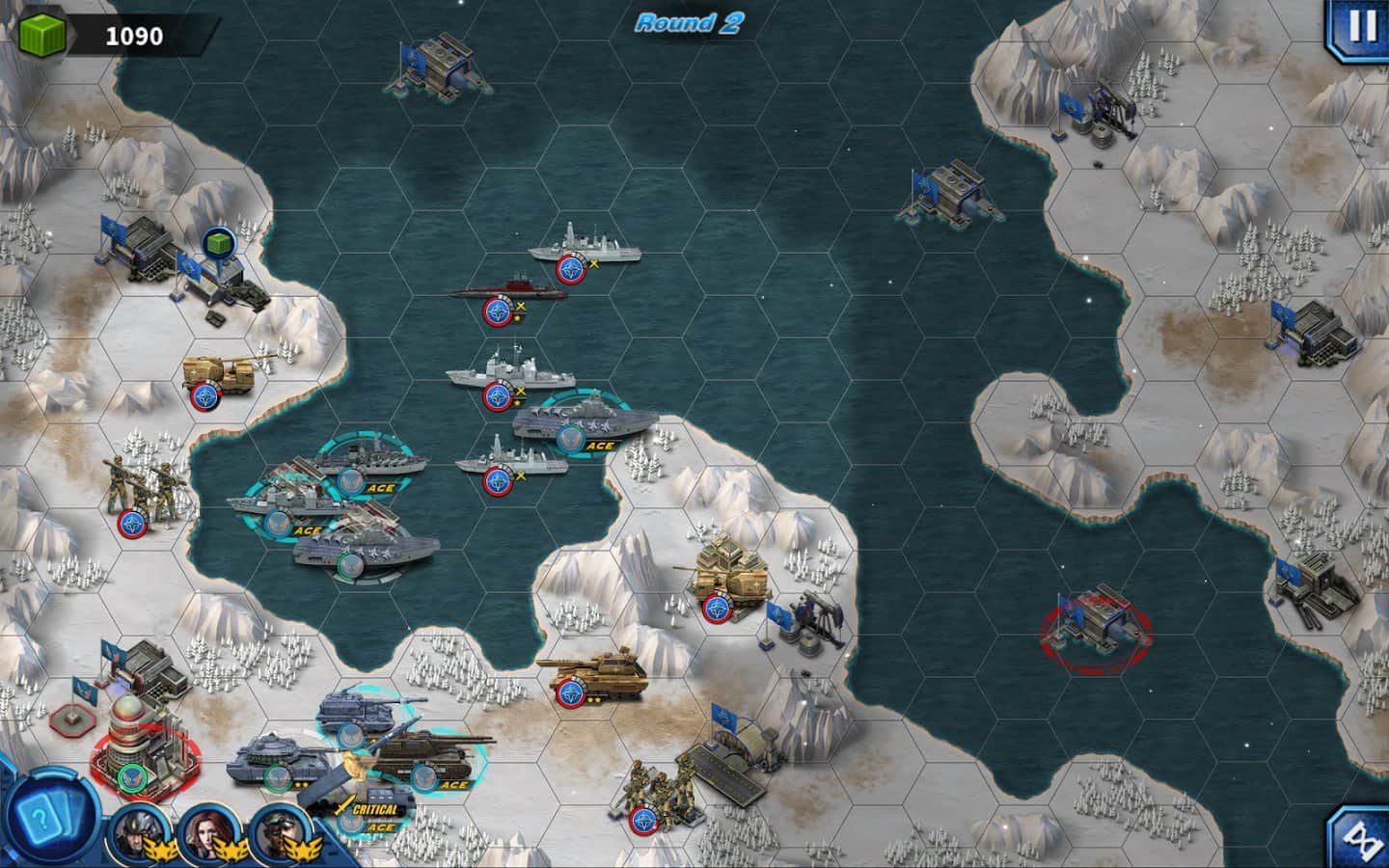Target the red-ringed enemy sea fortress

click(1097, 624)
